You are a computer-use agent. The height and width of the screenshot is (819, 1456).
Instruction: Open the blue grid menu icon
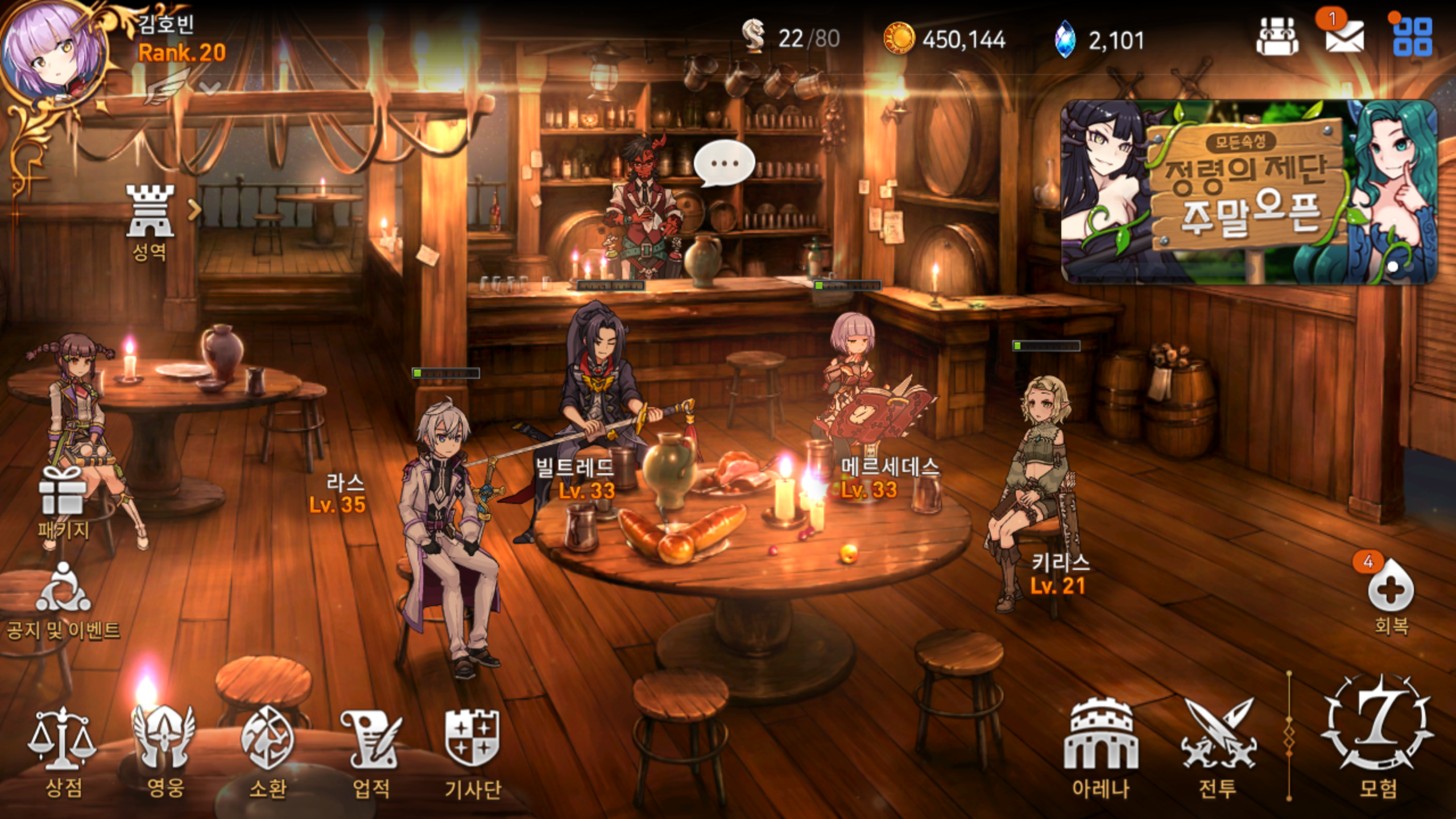(x=1412, y=37)
